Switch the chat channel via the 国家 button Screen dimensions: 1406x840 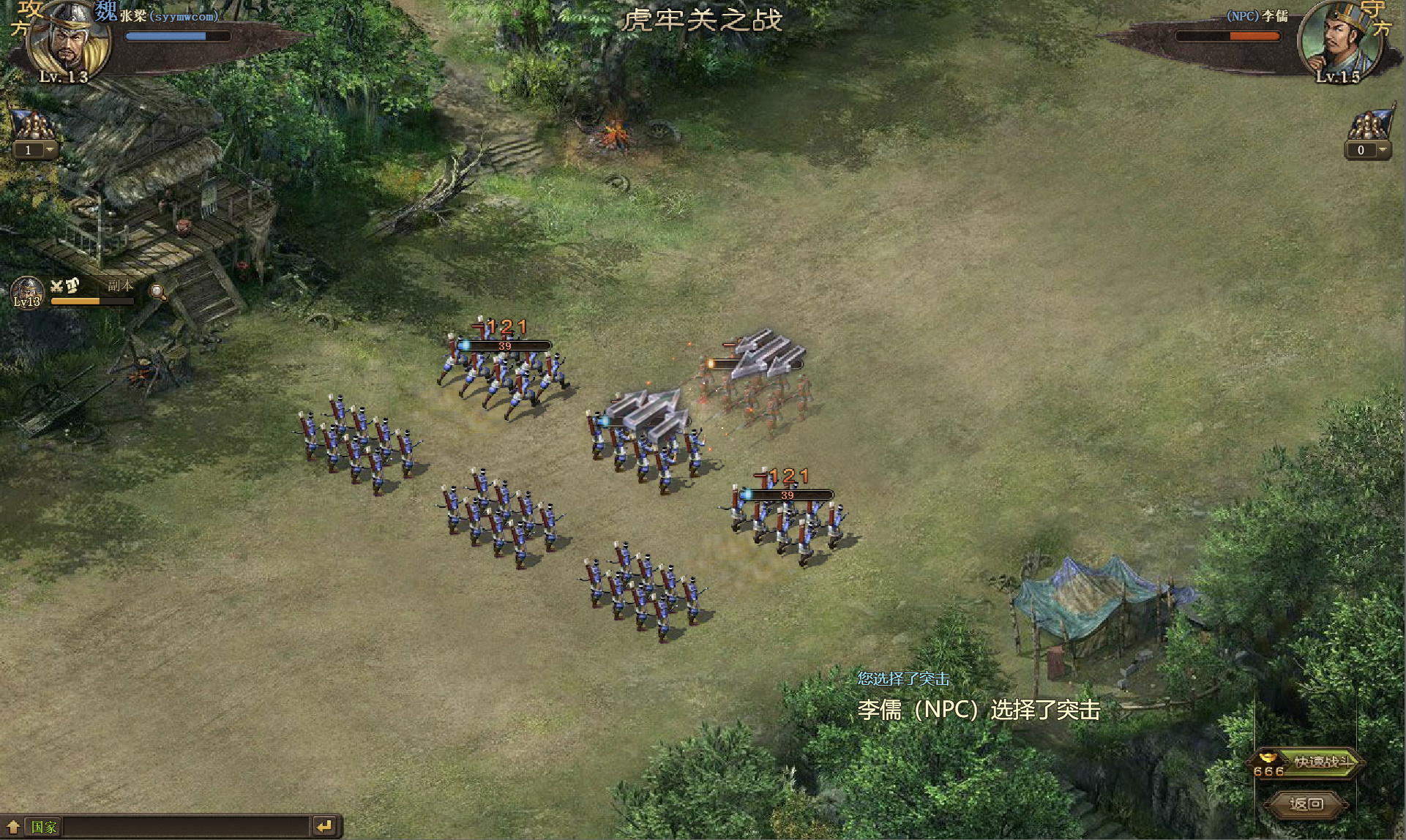[x=44, y=827]
